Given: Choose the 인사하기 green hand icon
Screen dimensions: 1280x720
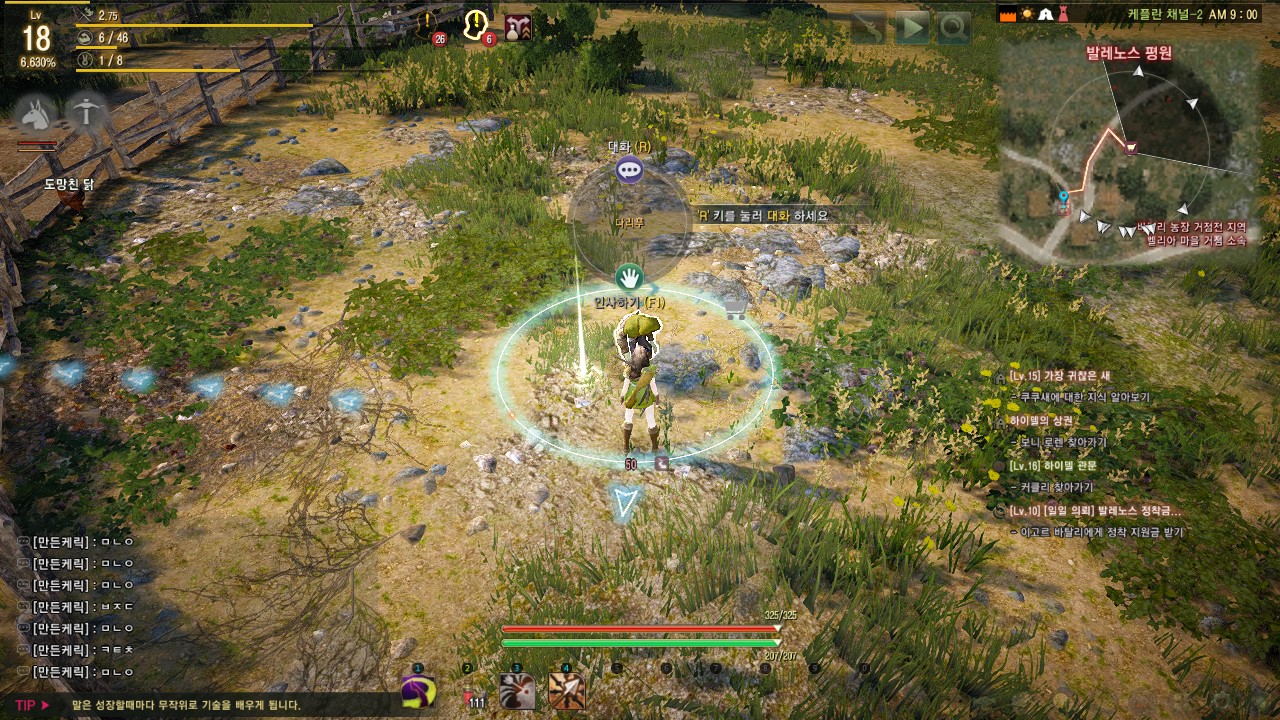Looking at the screenshot, I should pyautogui.click(x=628, y=277).
